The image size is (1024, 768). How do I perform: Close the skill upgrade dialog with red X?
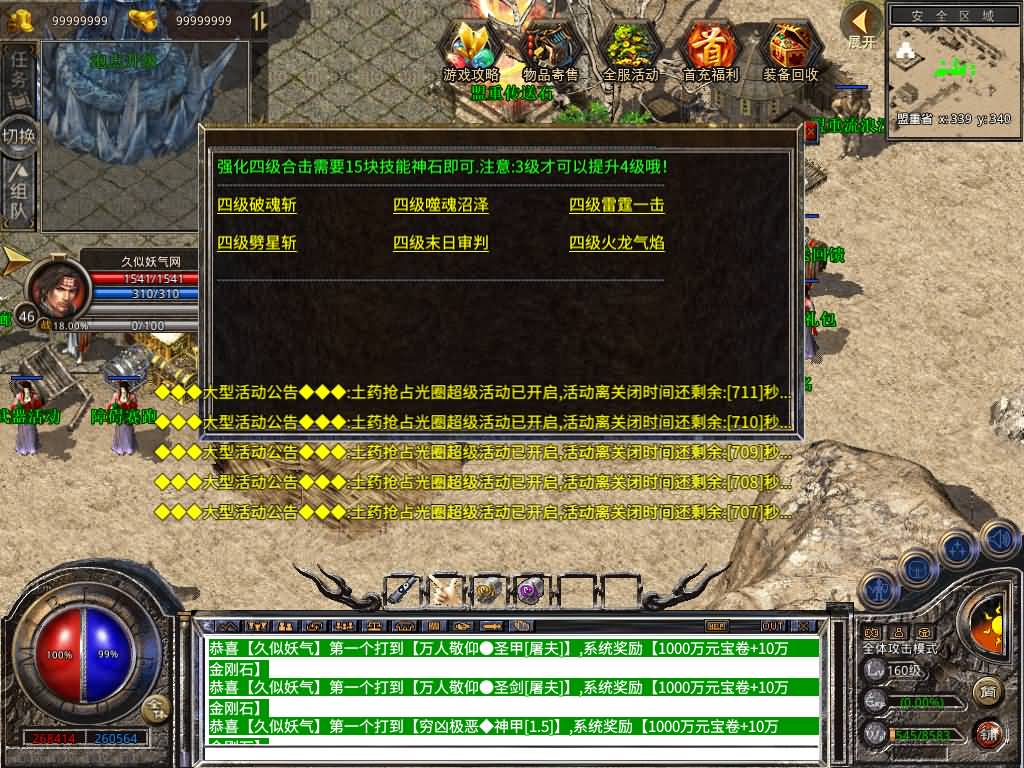(810, 132)
